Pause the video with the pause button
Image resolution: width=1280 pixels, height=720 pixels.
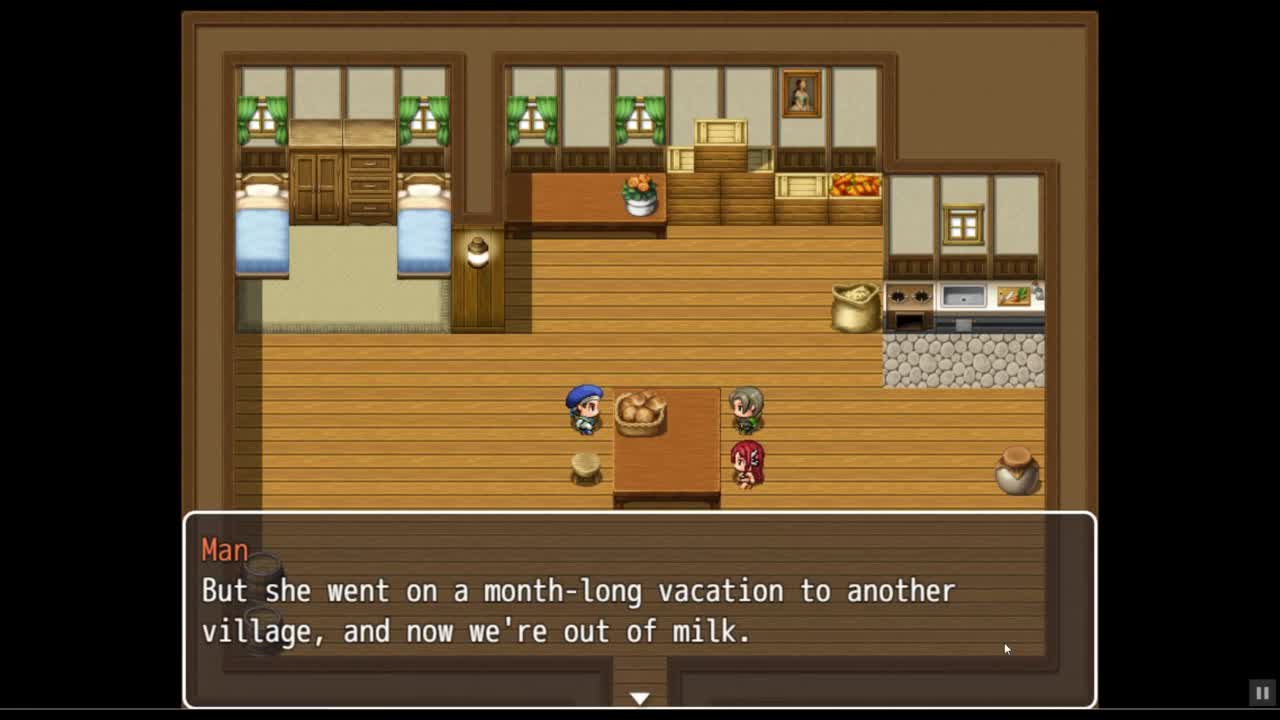coord(1262,692)
